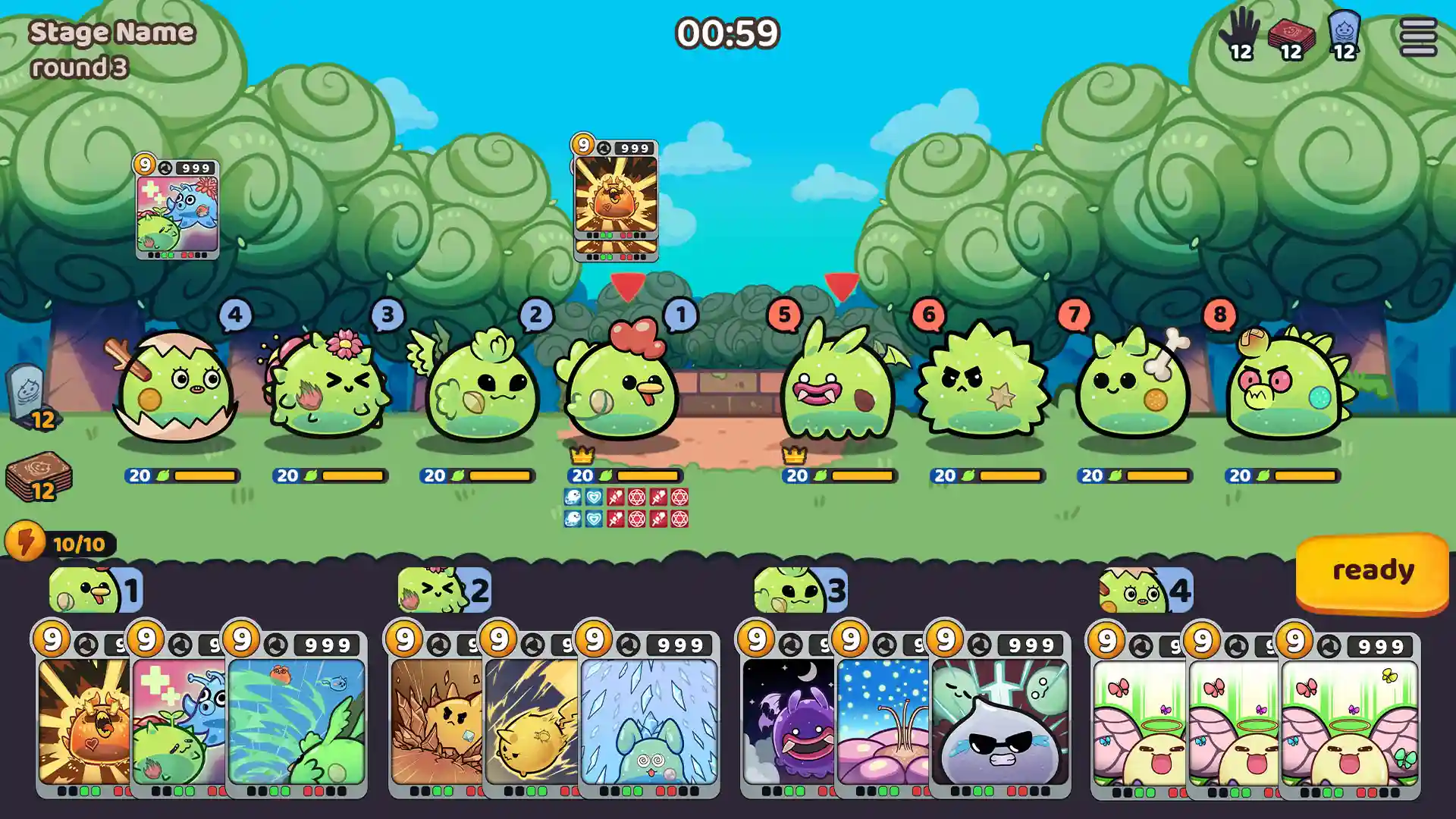This screenshot has height=819, width=1456.
Task: Click the blue Axie tombstone counter at top right
Action: coord(1344,32)
